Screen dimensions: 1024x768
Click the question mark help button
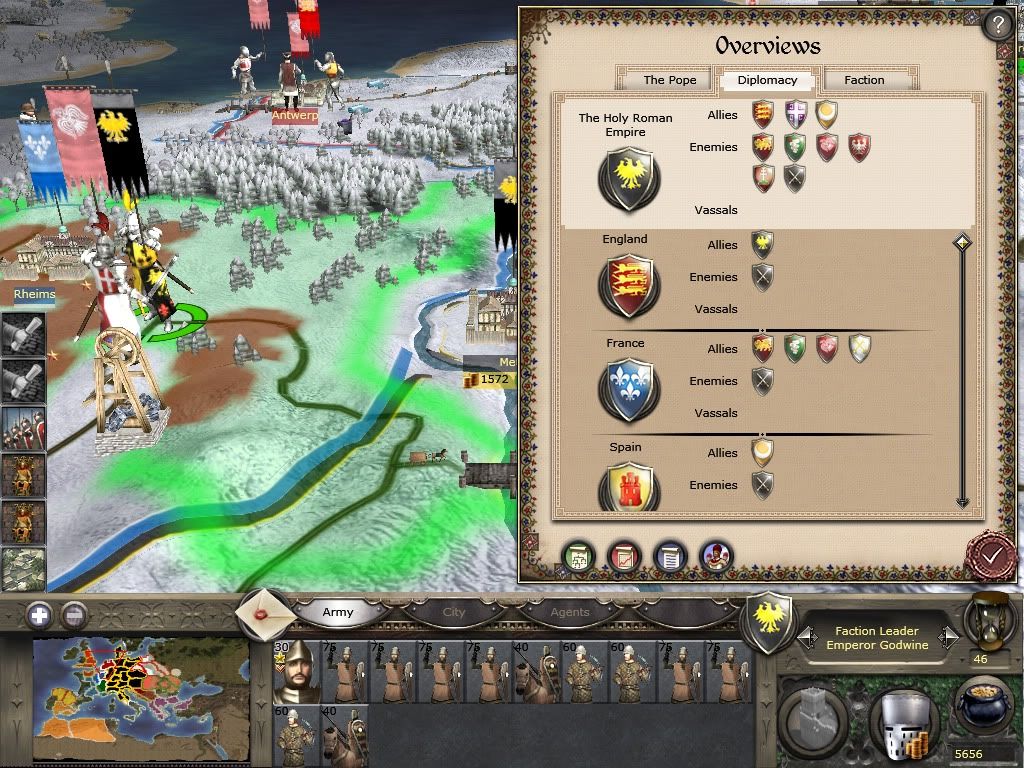click(997, 24)
